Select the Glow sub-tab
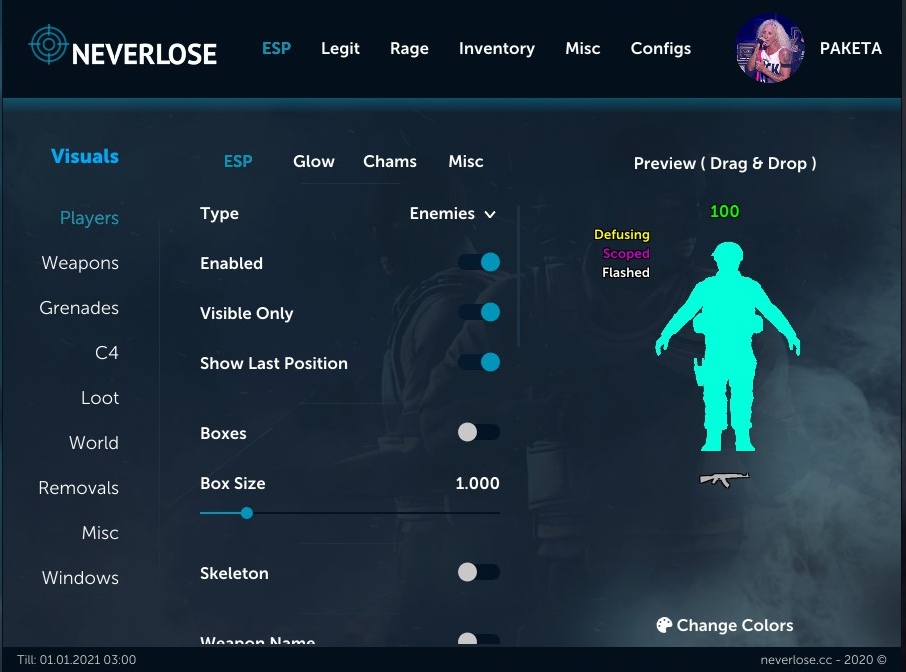This screenshot has height=672, width=906. point(314,161)
